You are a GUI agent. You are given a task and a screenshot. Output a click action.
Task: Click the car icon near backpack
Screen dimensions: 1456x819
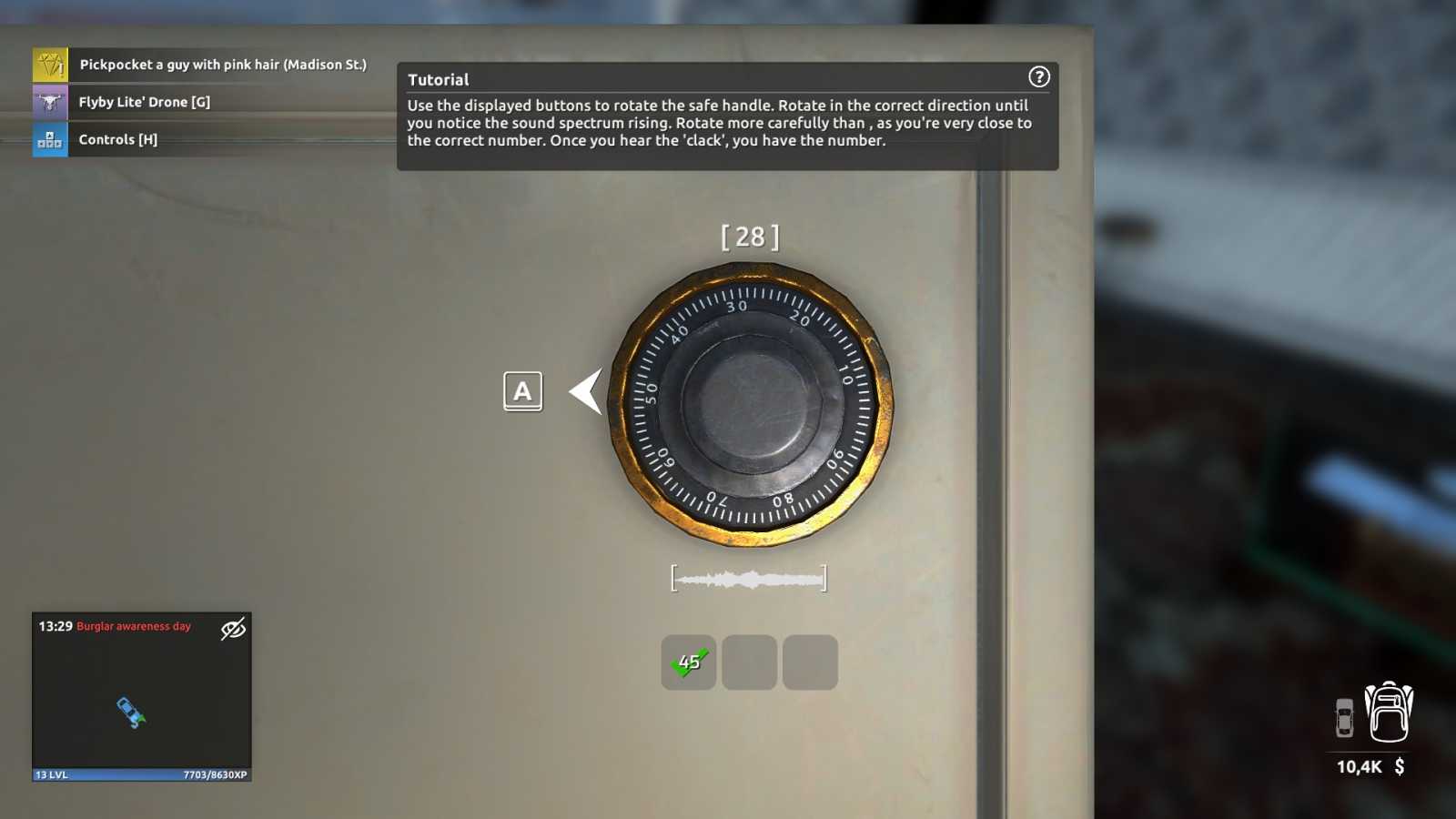(1344, 717)
